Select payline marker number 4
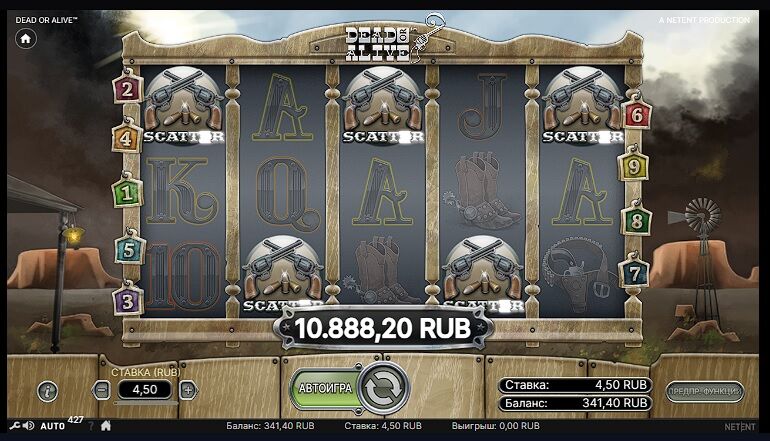This screenshot has width=770, height=441. [x=126, y=139]
